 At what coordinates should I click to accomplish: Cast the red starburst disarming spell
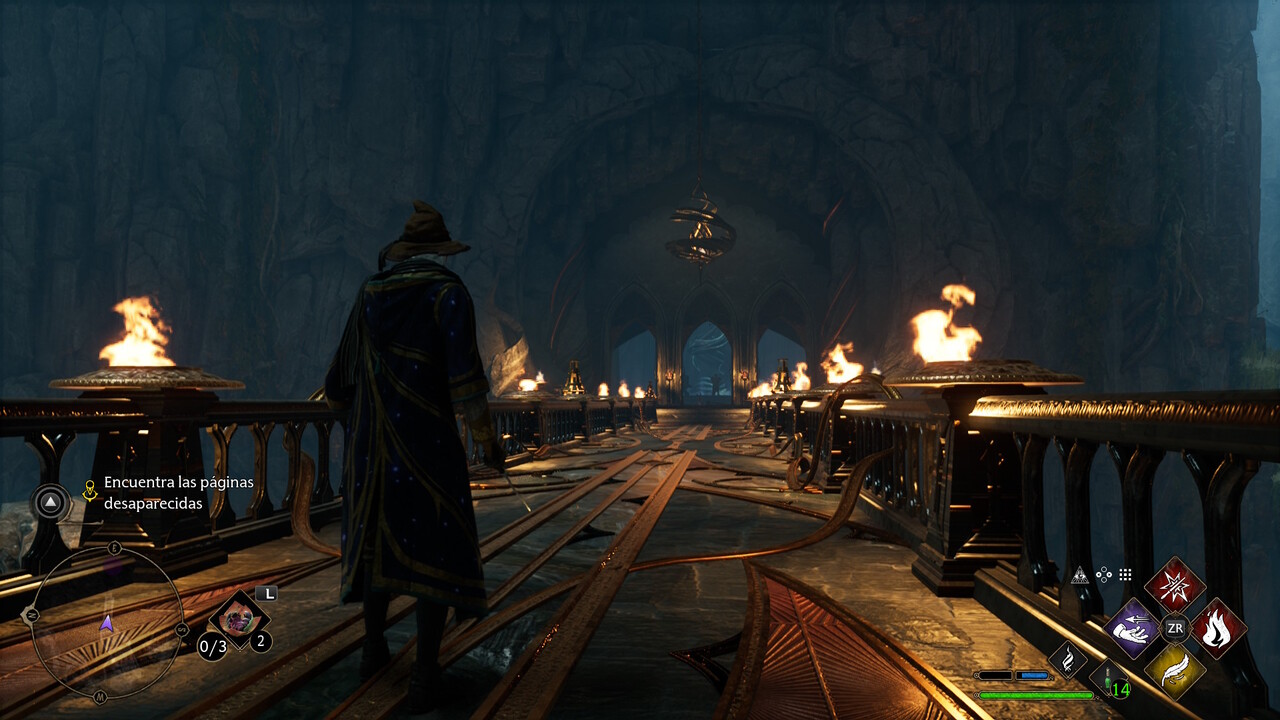click(1174, 585)
